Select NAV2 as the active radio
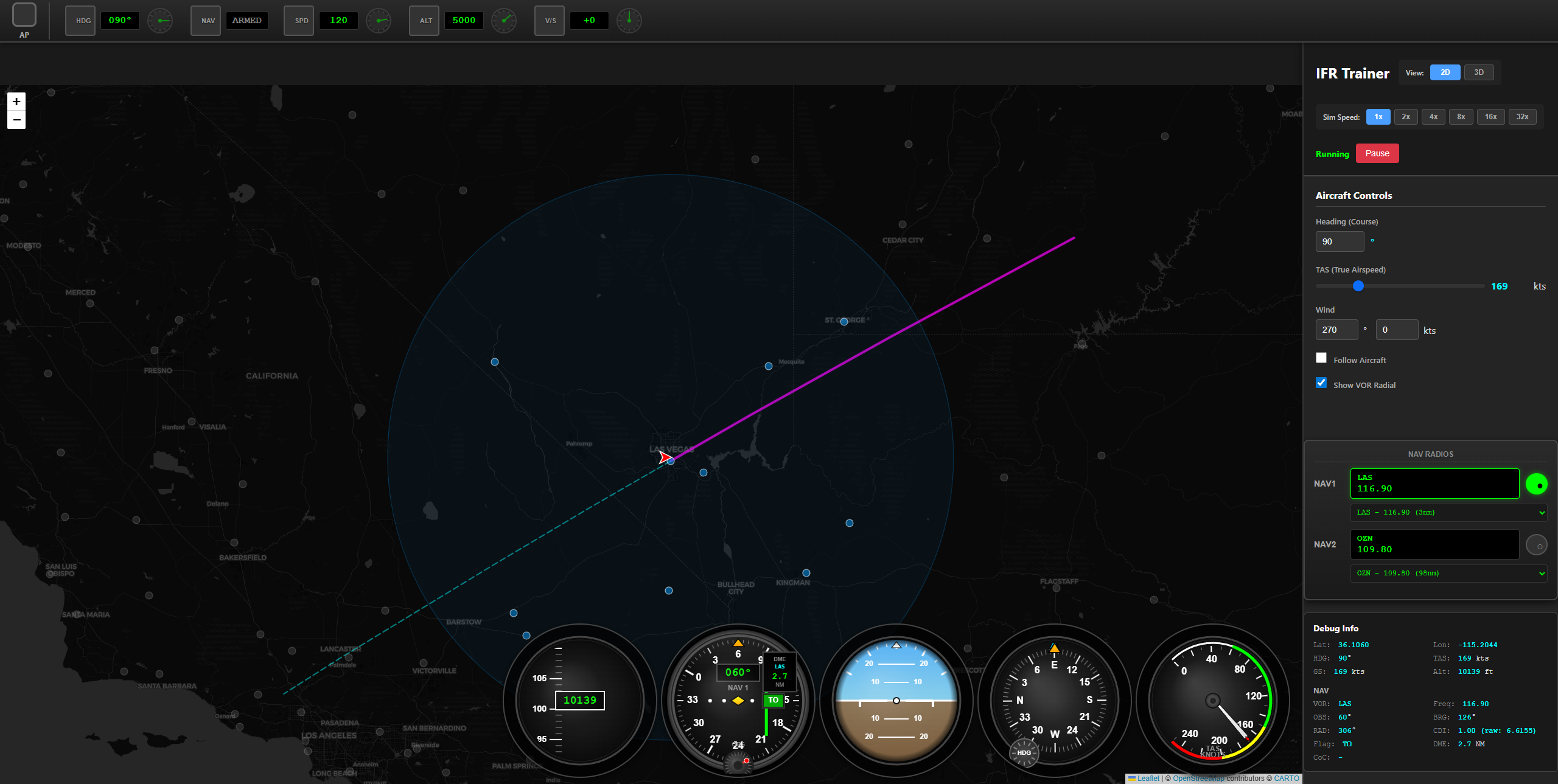 coord(1537,545)
